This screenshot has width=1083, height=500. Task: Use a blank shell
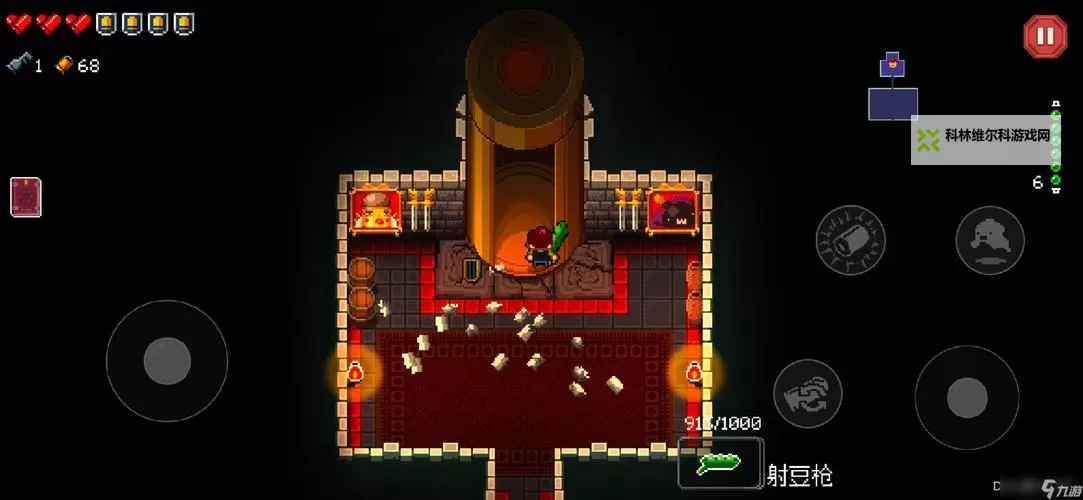(x=850, y=239)
